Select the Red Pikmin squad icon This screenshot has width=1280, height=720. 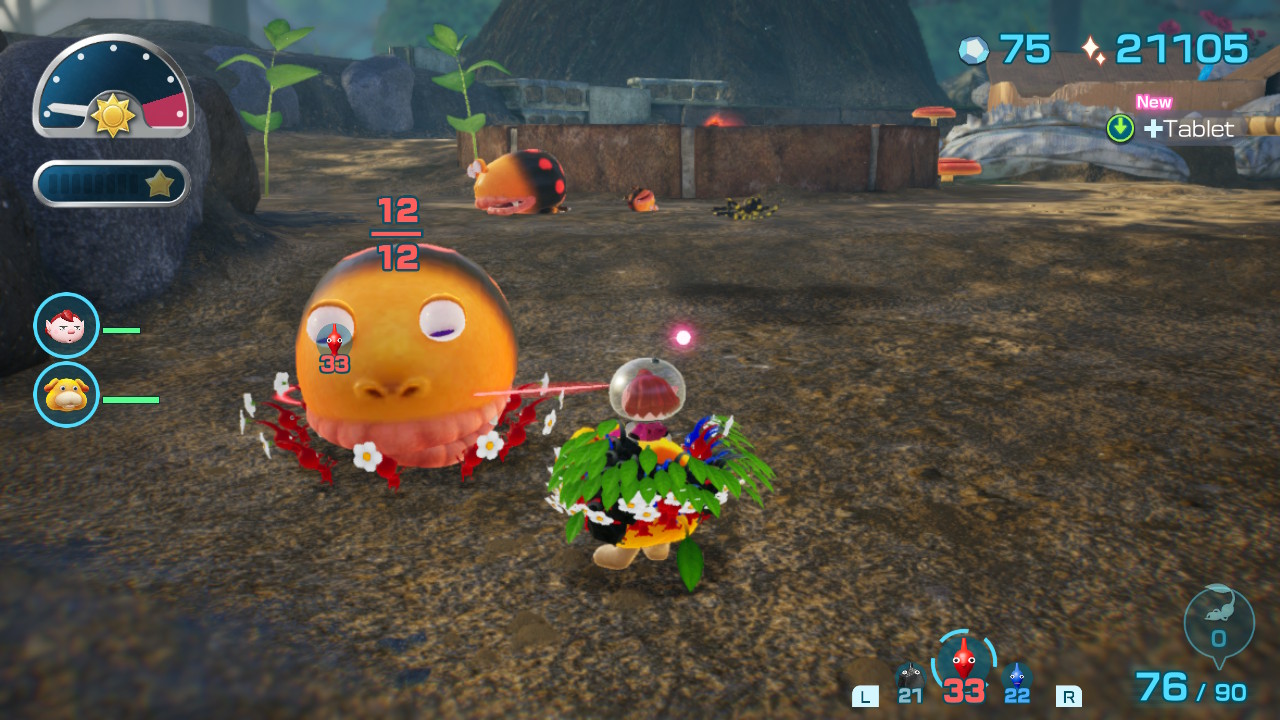[x=963, y=662]
